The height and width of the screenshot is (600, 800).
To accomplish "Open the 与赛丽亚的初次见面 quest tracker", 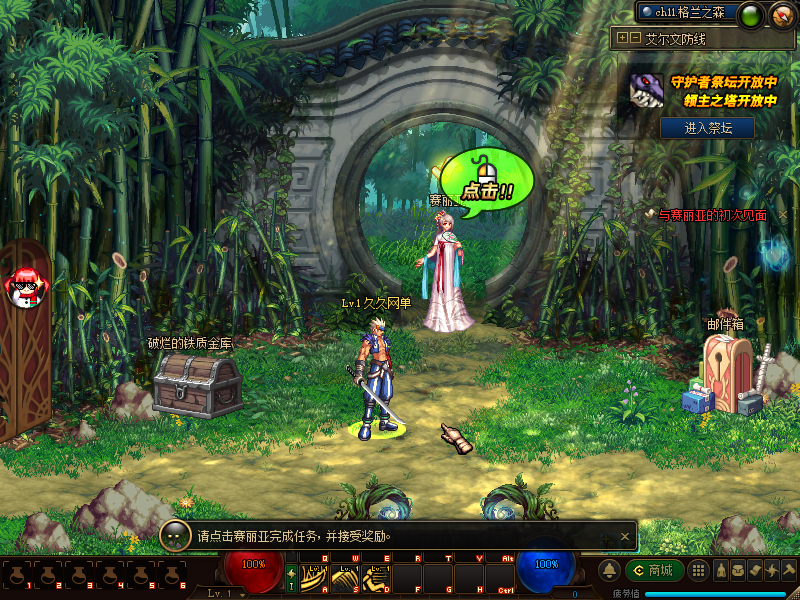I will pos(712,215).
